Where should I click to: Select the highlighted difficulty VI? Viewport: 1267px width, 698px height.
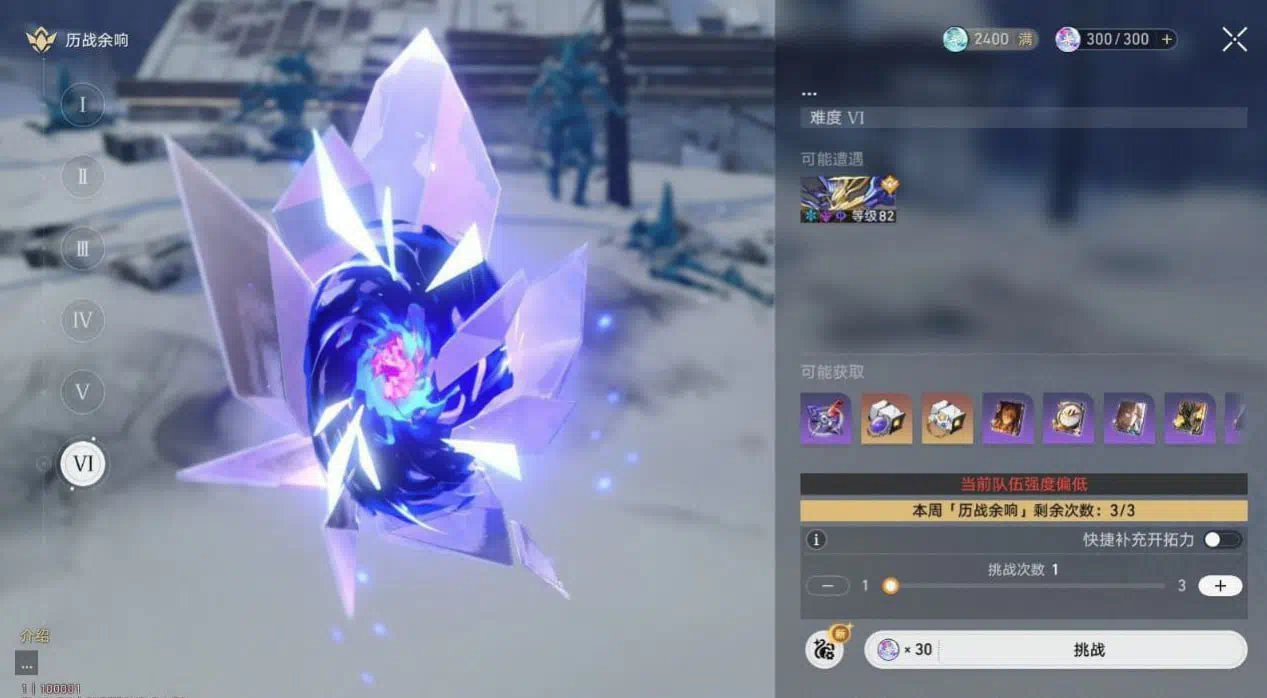tap(83, 464)
